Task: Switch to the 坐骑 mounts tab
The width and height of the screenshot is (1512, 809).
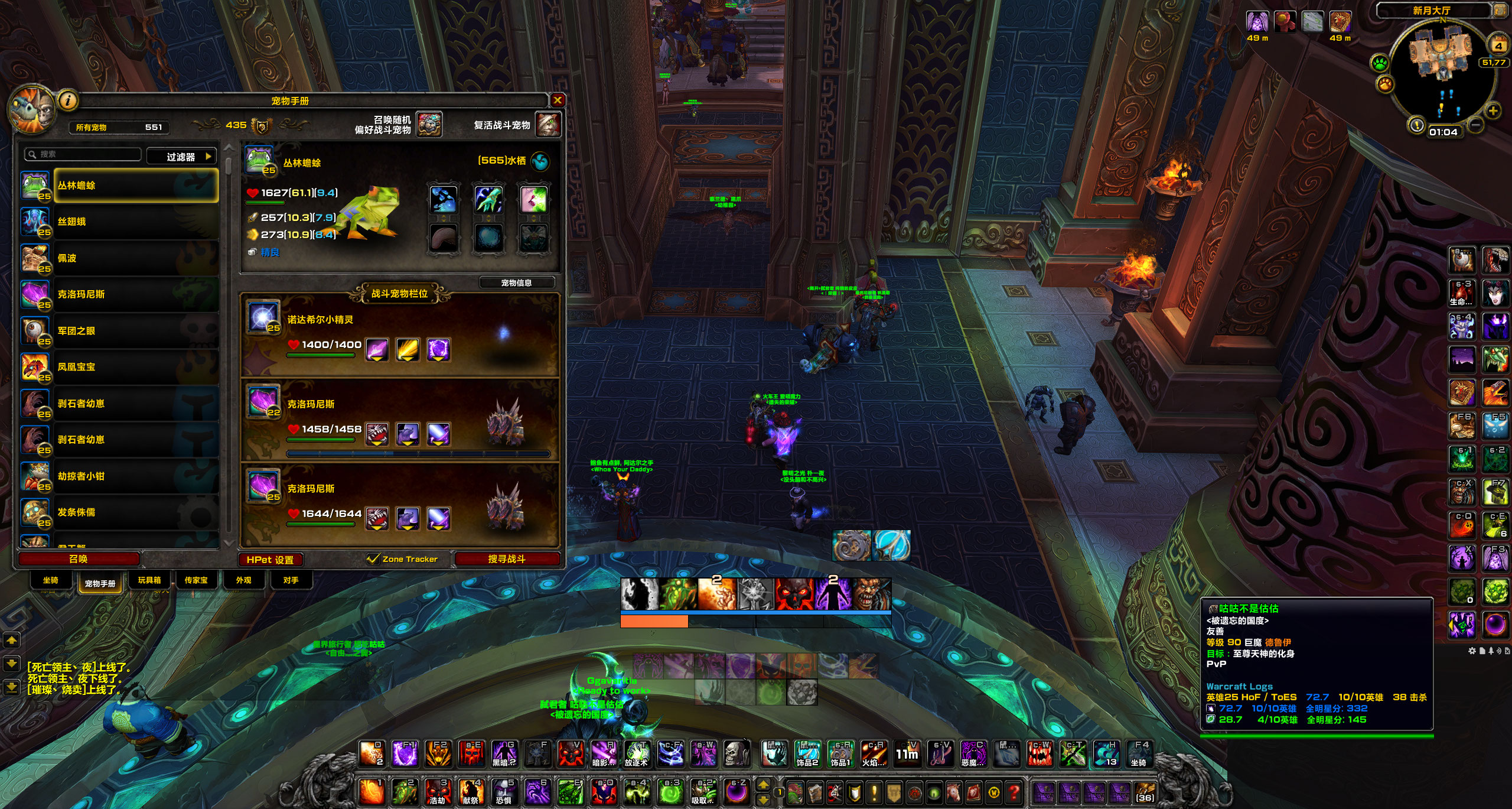Action: [x=51, y=580]
